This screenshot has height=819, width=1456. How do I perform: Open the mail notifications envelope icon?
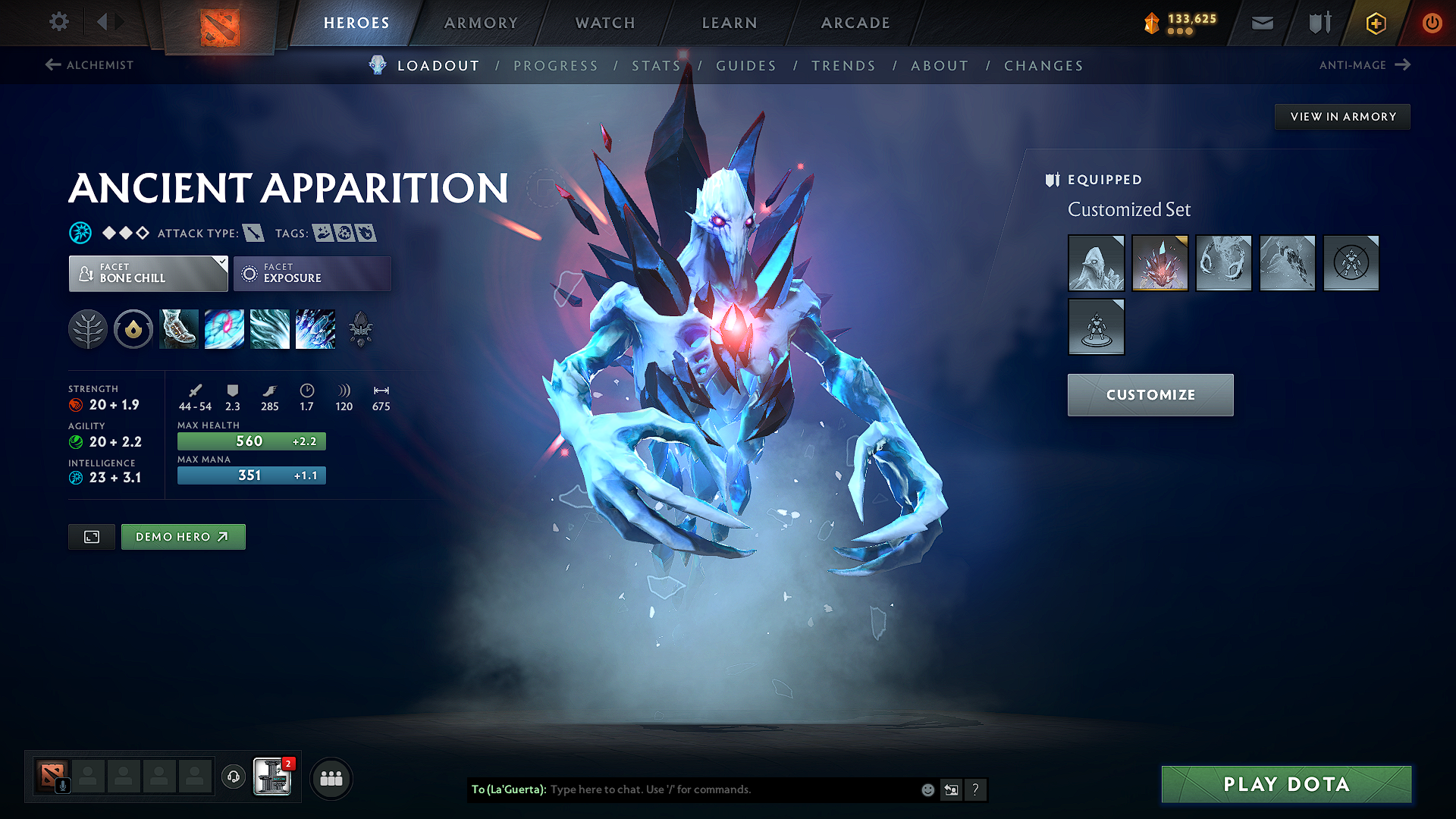point(1261,23)
